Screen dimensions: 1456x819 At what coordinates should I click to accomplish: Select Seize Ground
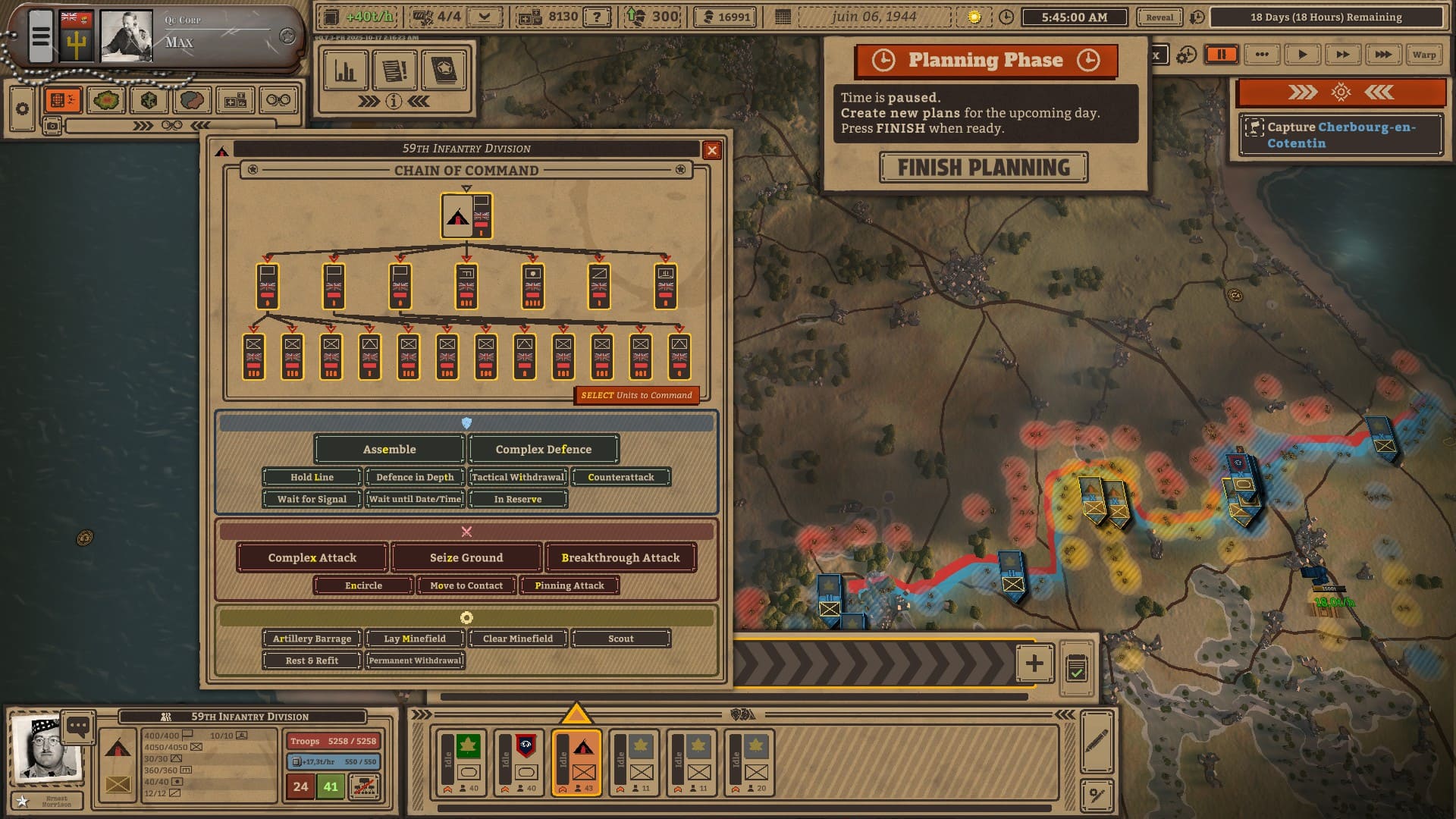click(466, 557)
